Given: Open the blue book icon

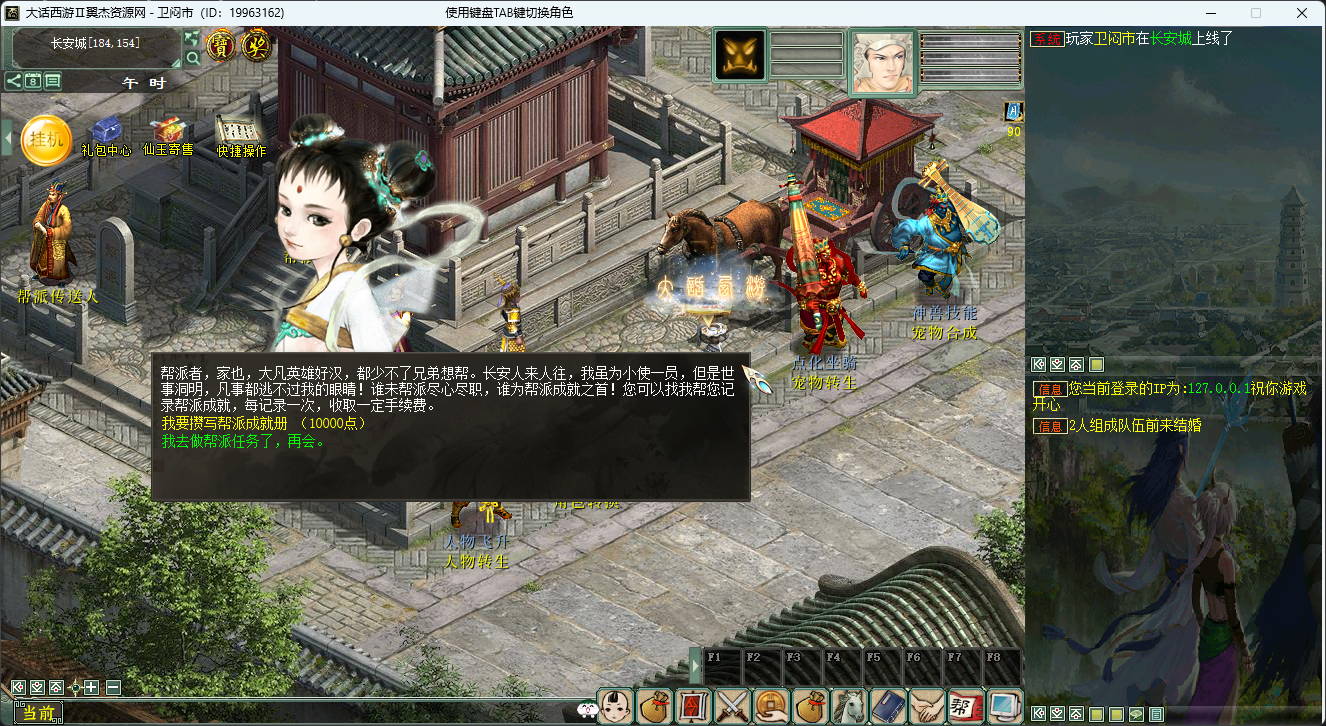Looking at the screenshot, I should (x=887, y=706).
